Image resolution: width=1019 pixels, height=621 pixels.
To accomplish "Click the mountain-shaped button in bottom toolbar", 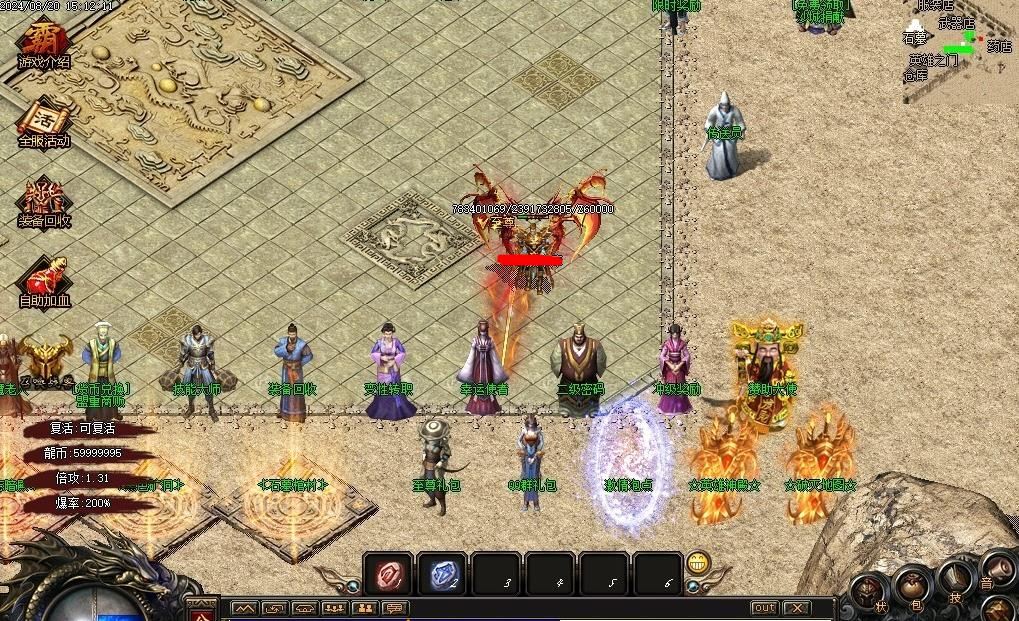I will 244,608.
